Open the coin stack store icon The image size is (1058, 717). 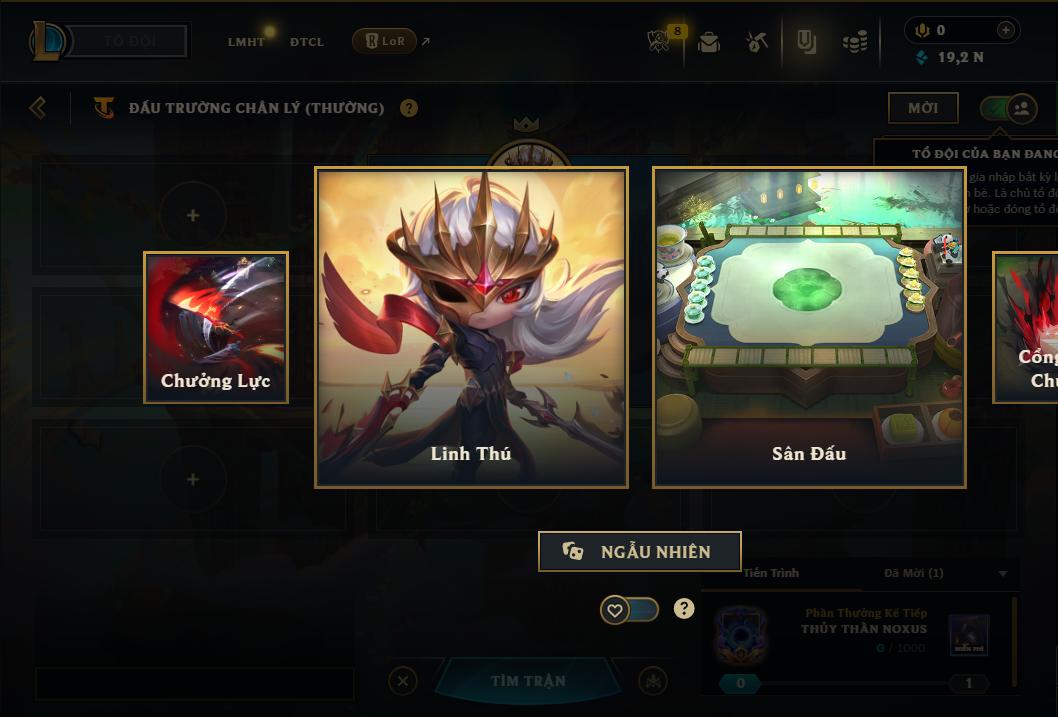854,42
